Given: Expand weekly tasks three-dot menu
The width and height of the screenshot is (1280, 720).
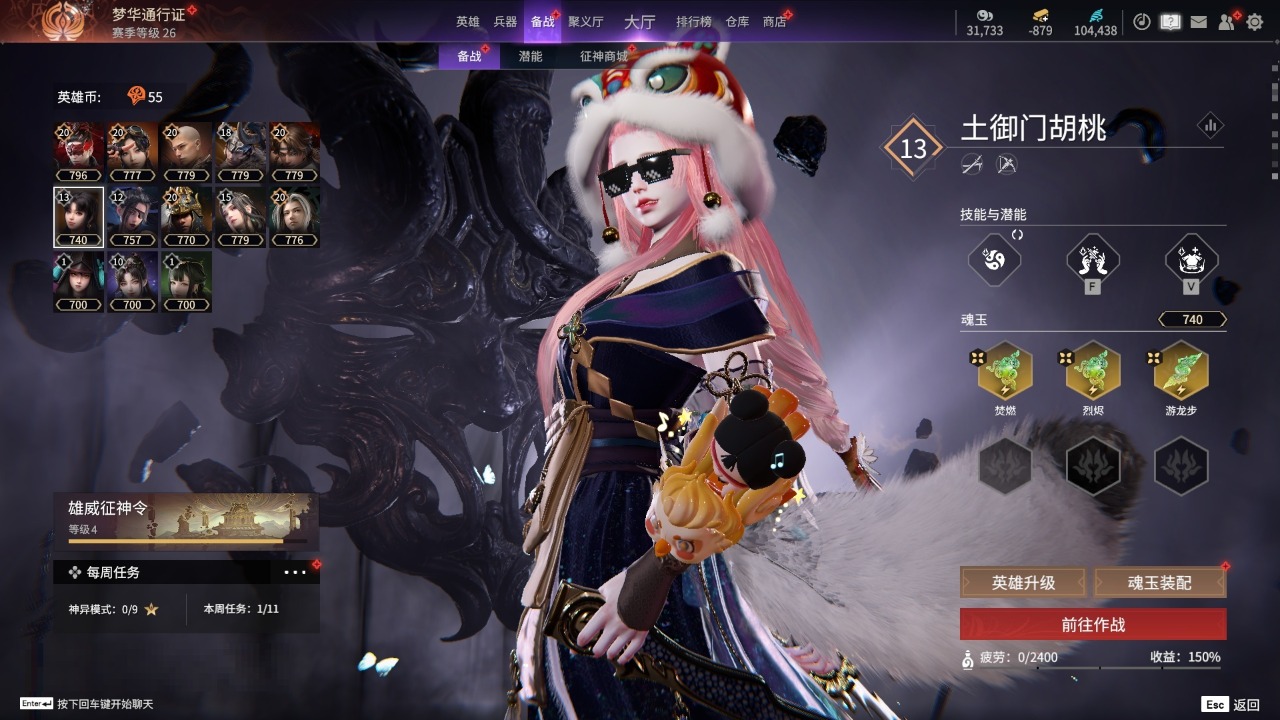Looking at the screenshot, I should 295,573.
